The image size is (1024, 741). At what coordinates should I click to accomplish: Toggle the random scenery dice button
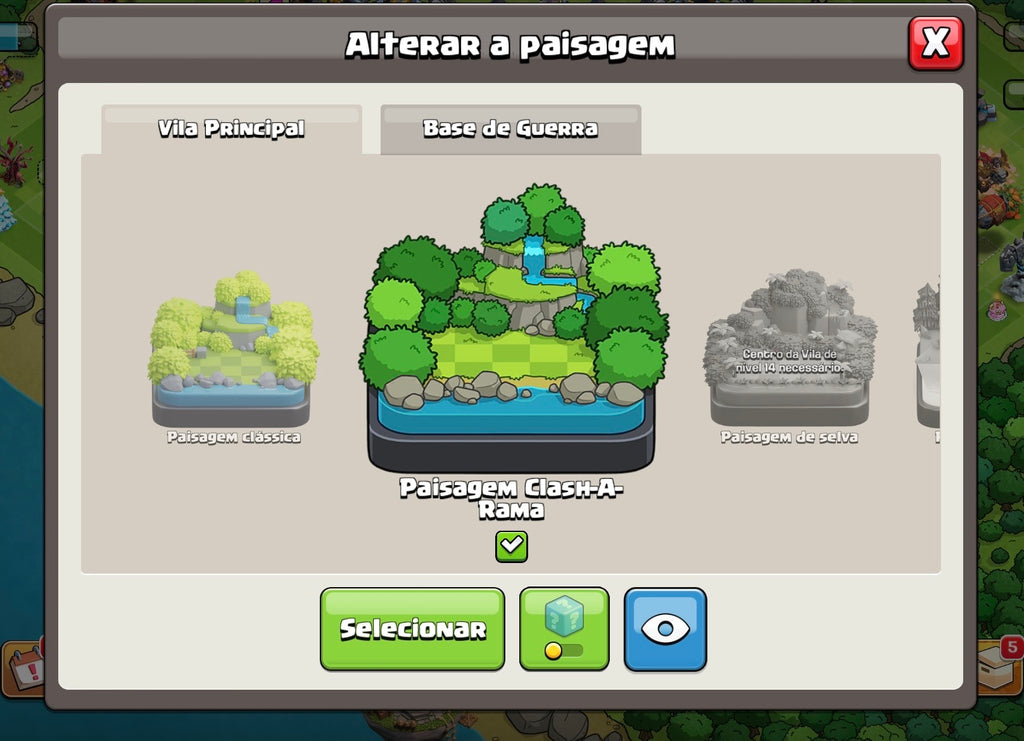pyautogui.click(x=564, y=628)
